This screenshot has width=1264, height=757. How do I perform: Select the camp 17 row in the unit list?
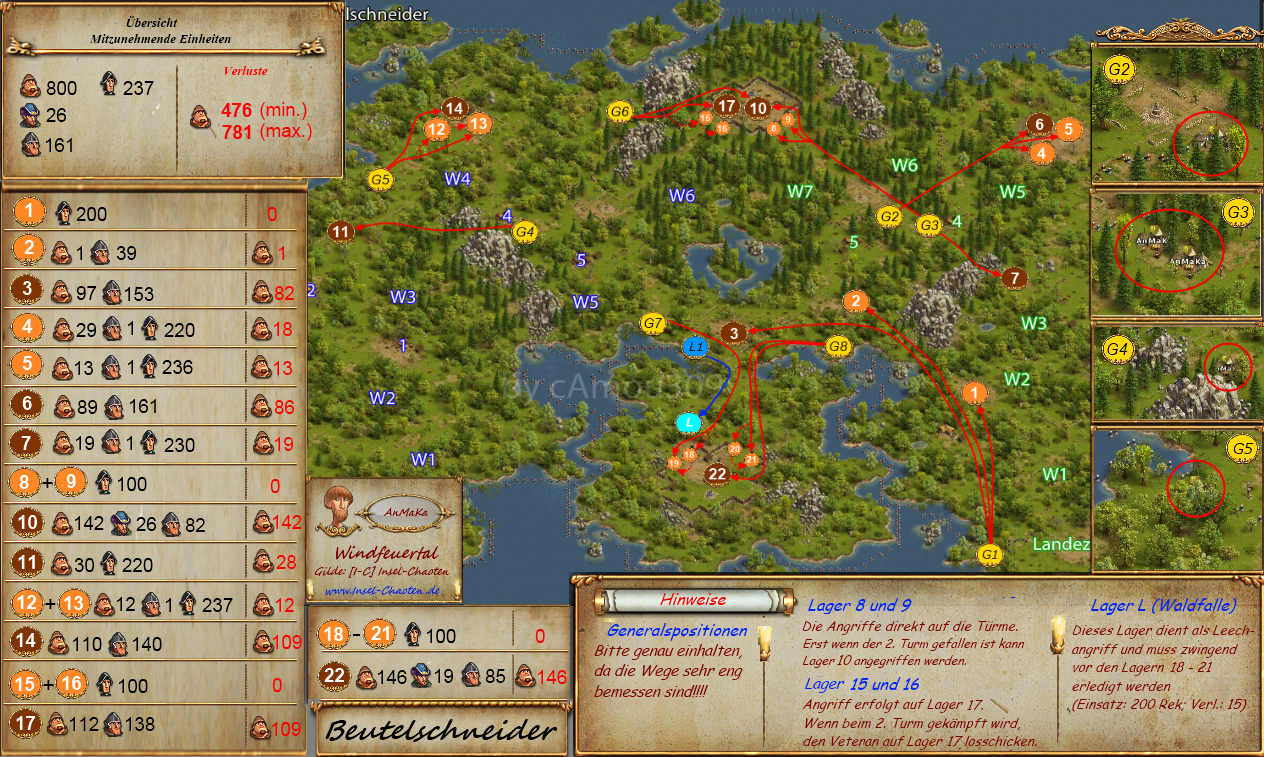(x=154, y=726)
